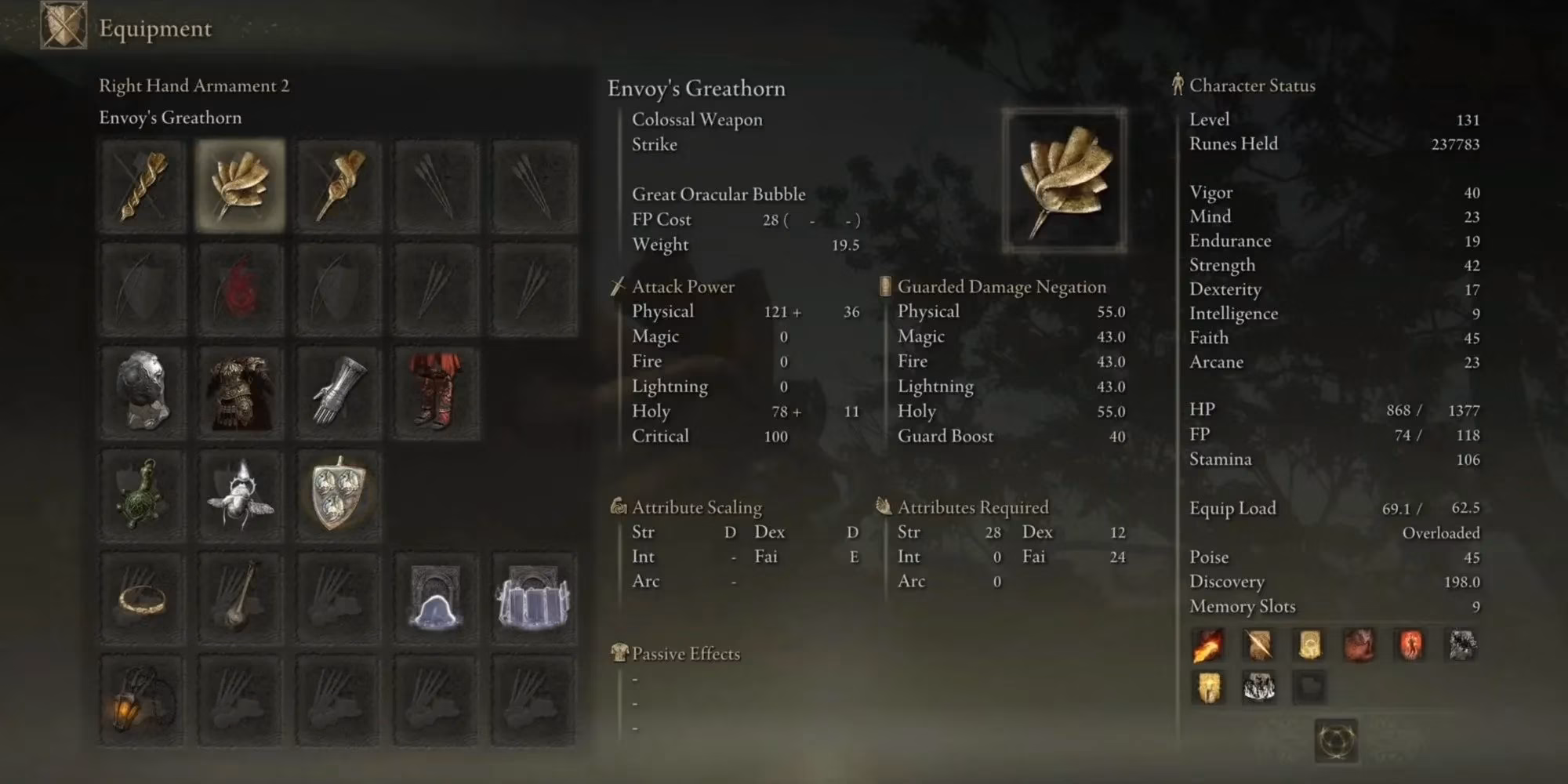Expand the Attack Power section
This screenshot has width=1568, height=784.
683,286
